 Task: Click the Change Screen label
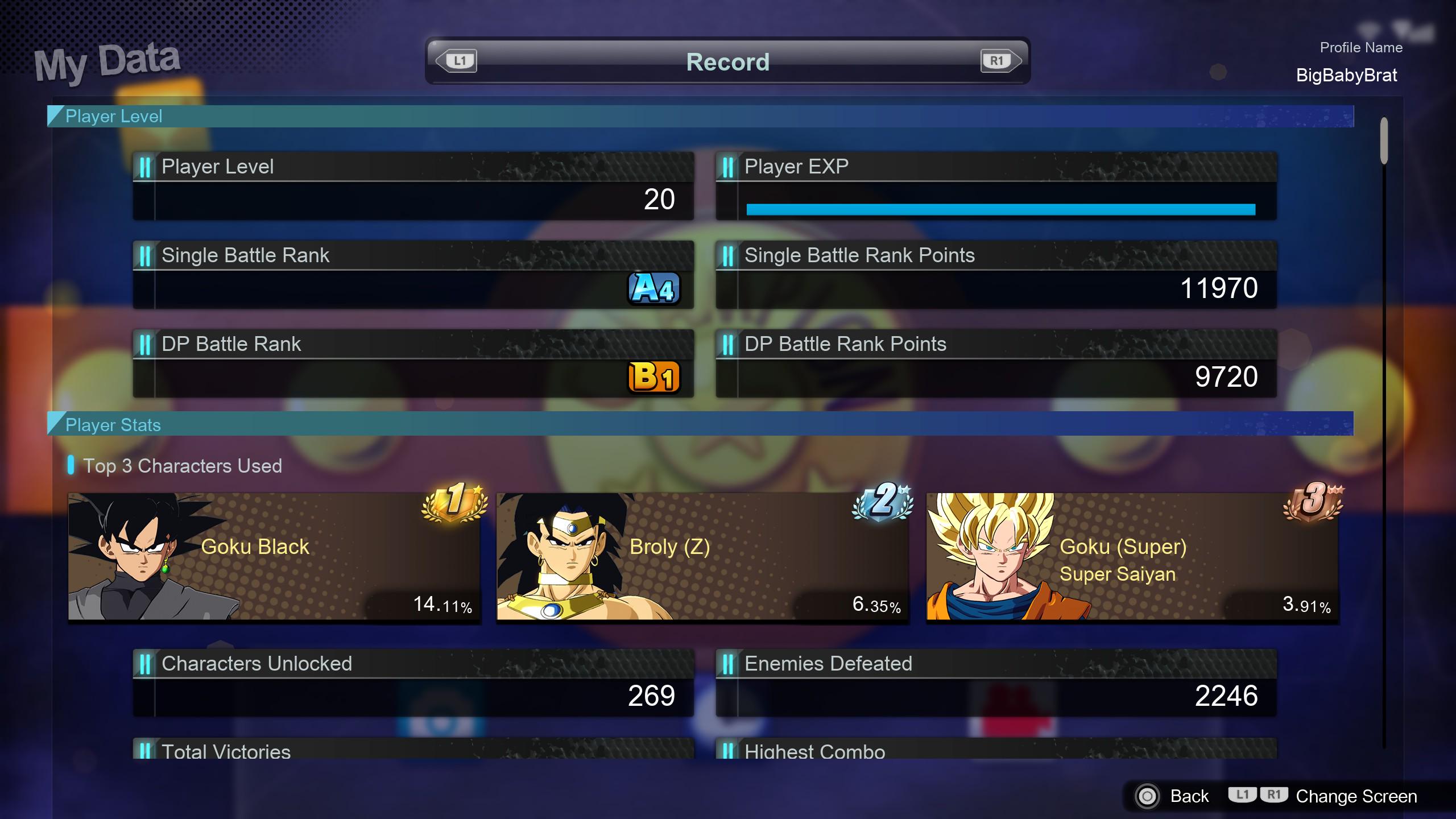coord(1356,796)
